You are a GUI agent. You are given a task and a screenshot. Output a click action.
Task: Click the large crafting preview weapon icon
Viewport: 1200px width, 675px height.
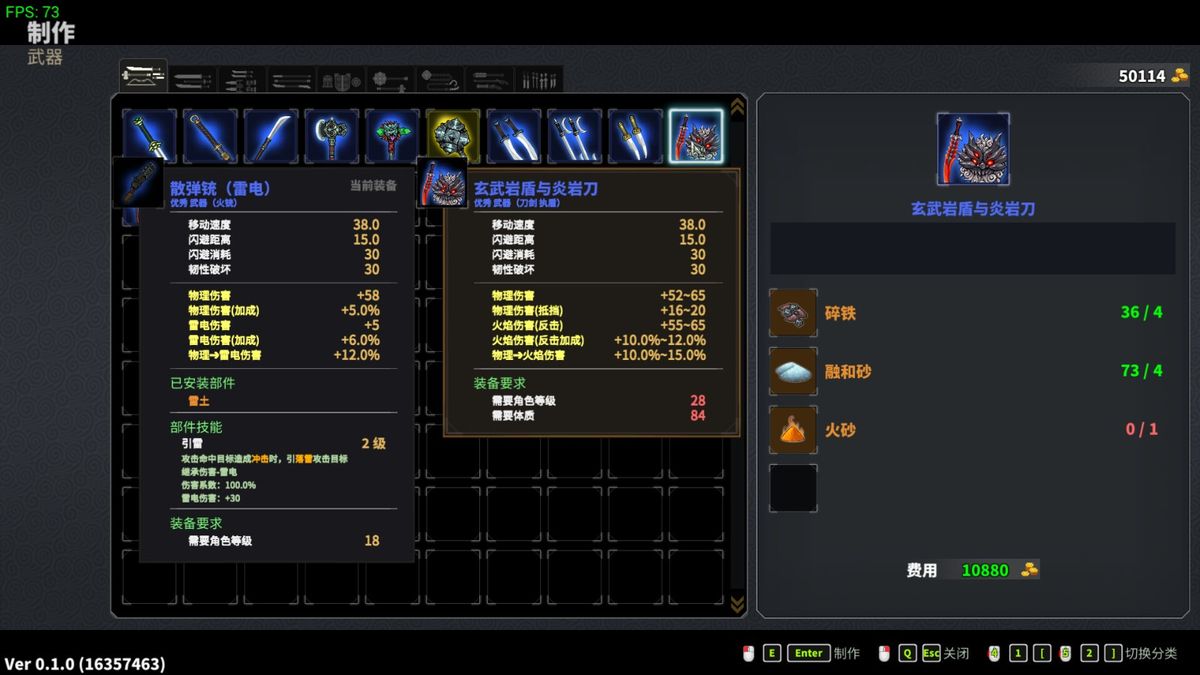972,149
